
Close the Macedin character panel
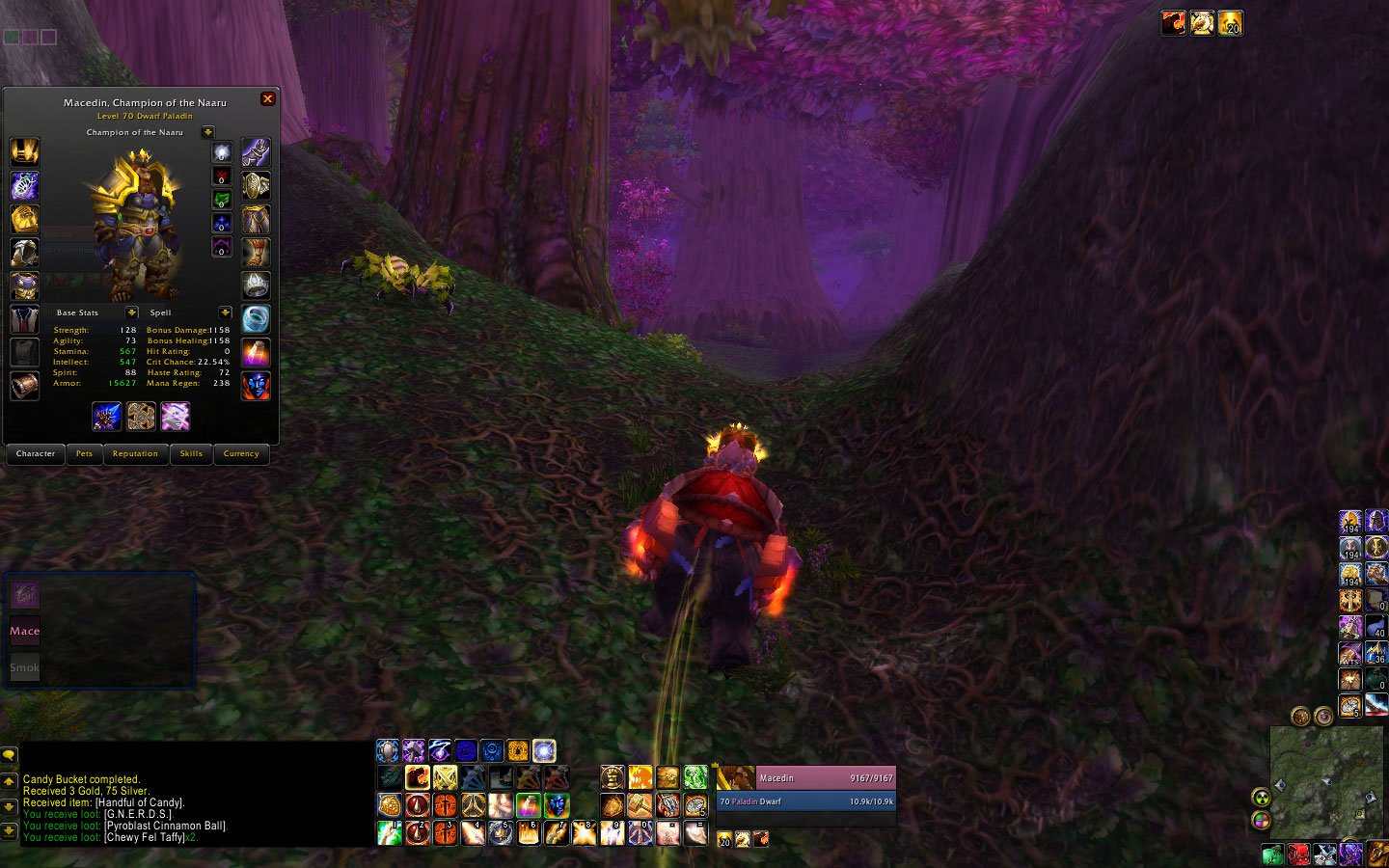coord(268,98)
